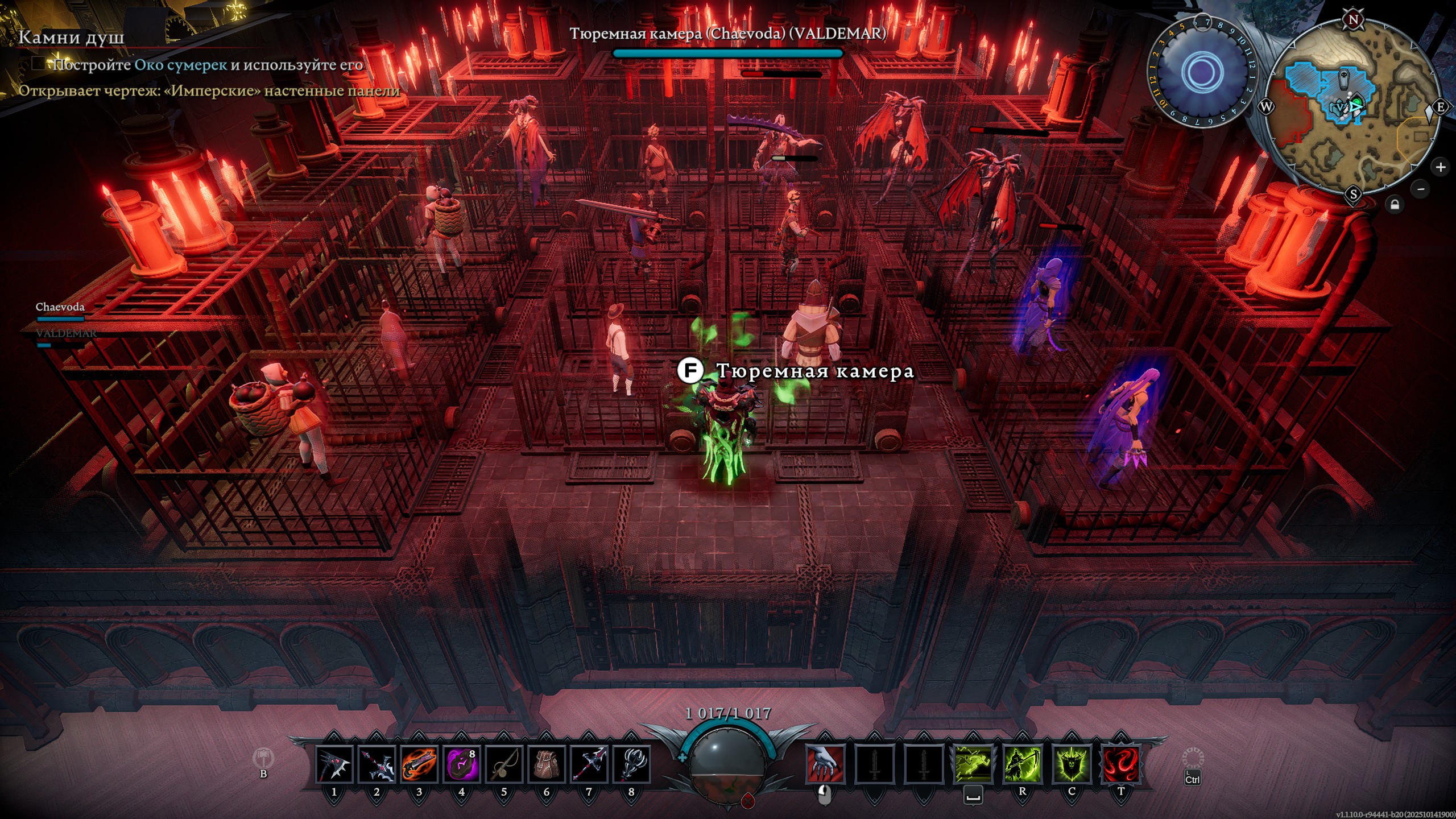Use the purple glowing rock consumable
The width and height of the screenshot is (1456, 819).
pos(461,764)
